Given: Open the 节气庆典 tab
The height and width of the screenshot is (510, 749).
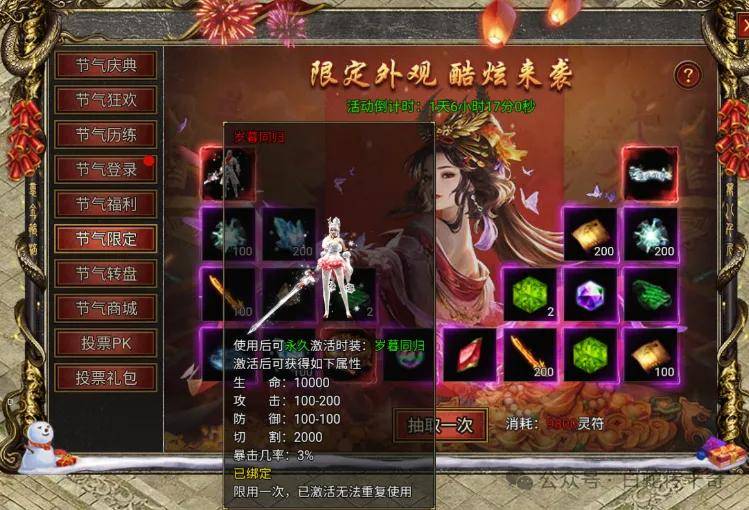Looking at the screenshot, I should [x=105, y=66].
